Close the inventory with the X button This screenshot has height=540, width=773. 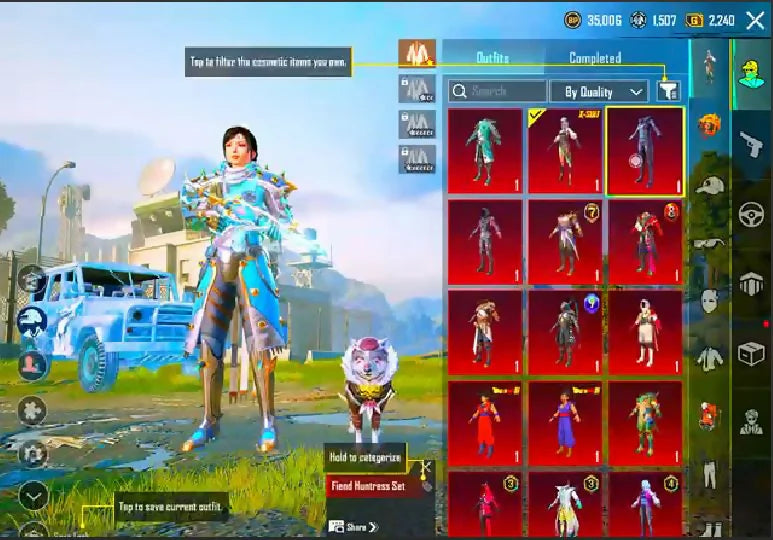click(x=755, y=19)
